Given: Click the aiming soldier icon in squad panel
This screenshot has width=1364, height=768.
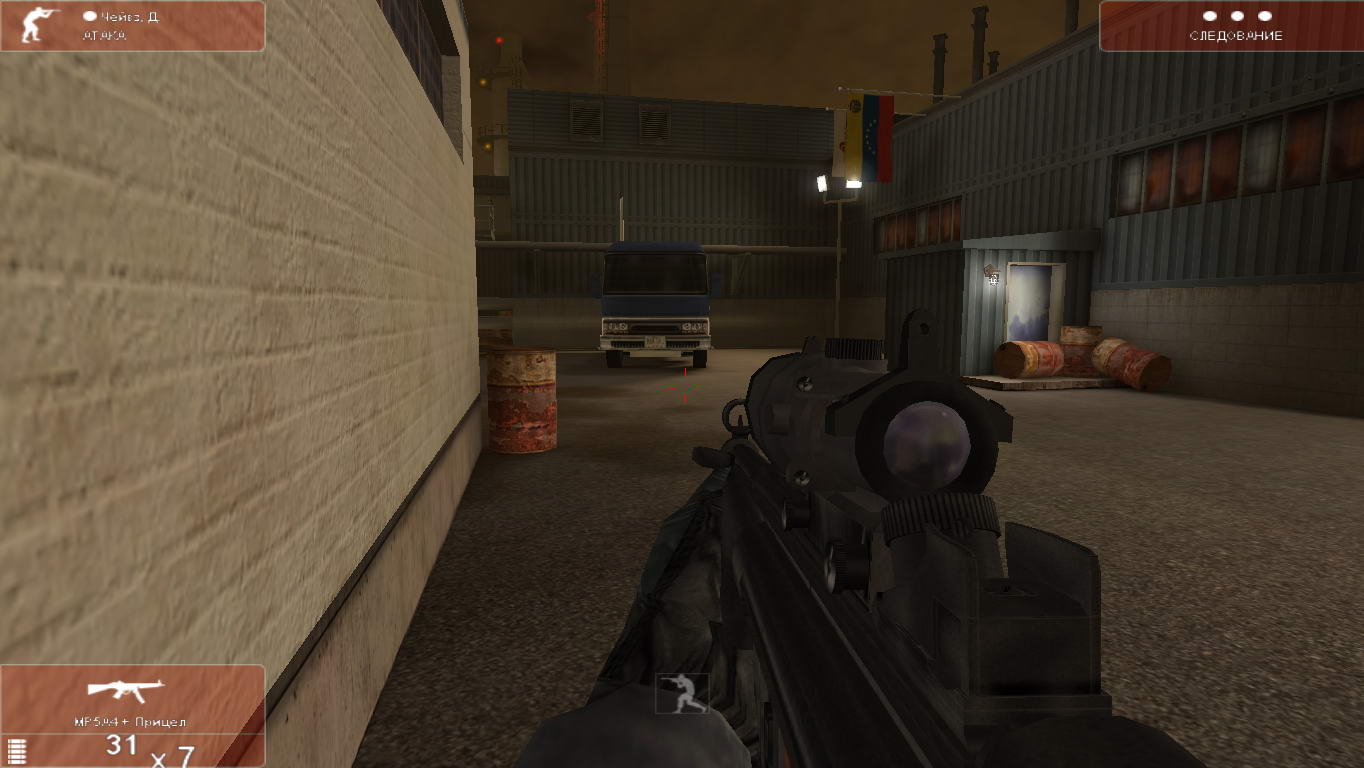Looking at the screenshot, I should tap(40, 25).
